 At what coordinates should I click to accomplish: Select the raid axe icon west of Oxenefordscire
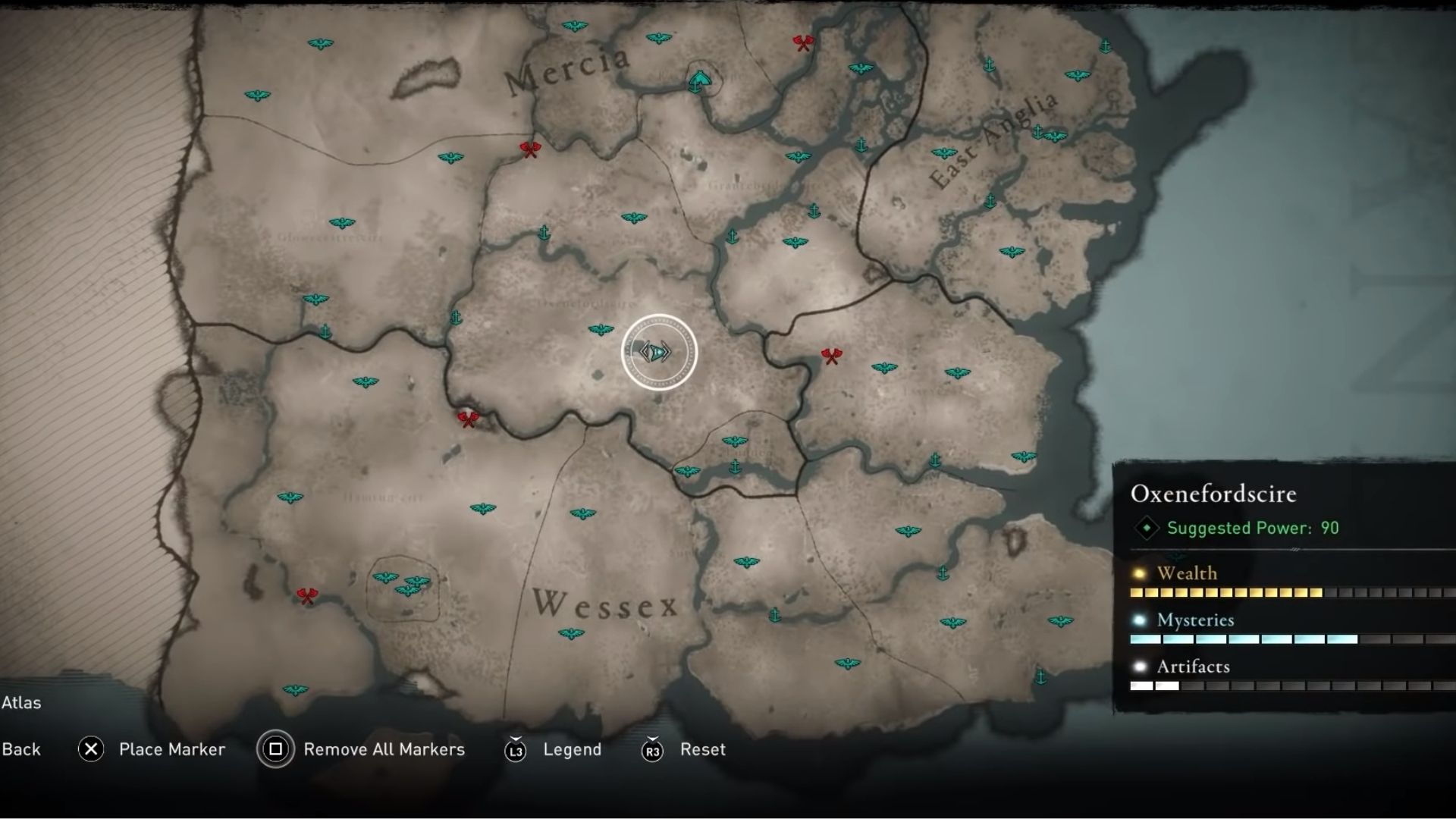(x=469, y=419)
